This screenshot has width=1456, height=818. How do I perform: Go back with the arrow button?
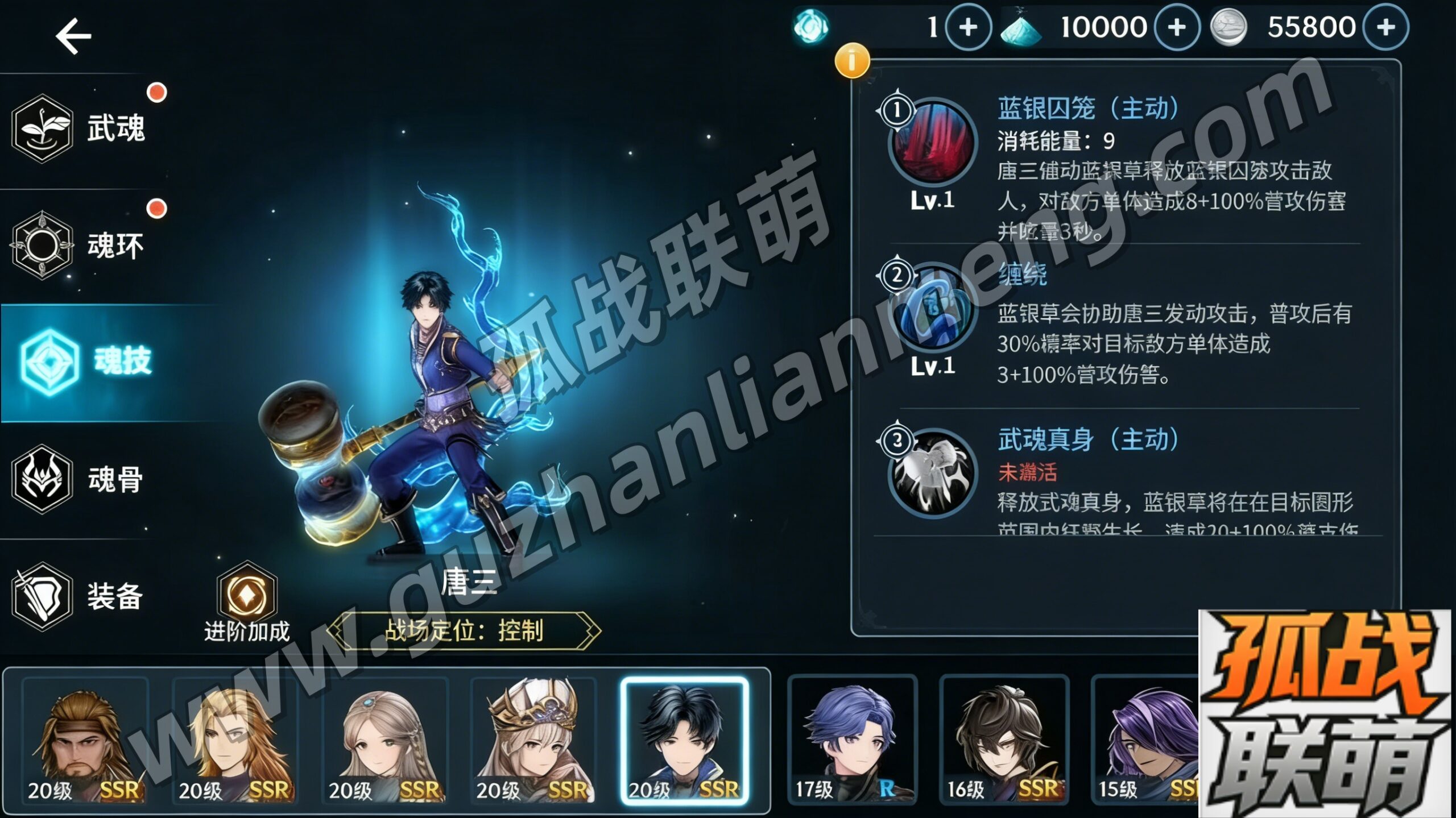point(73,36)
